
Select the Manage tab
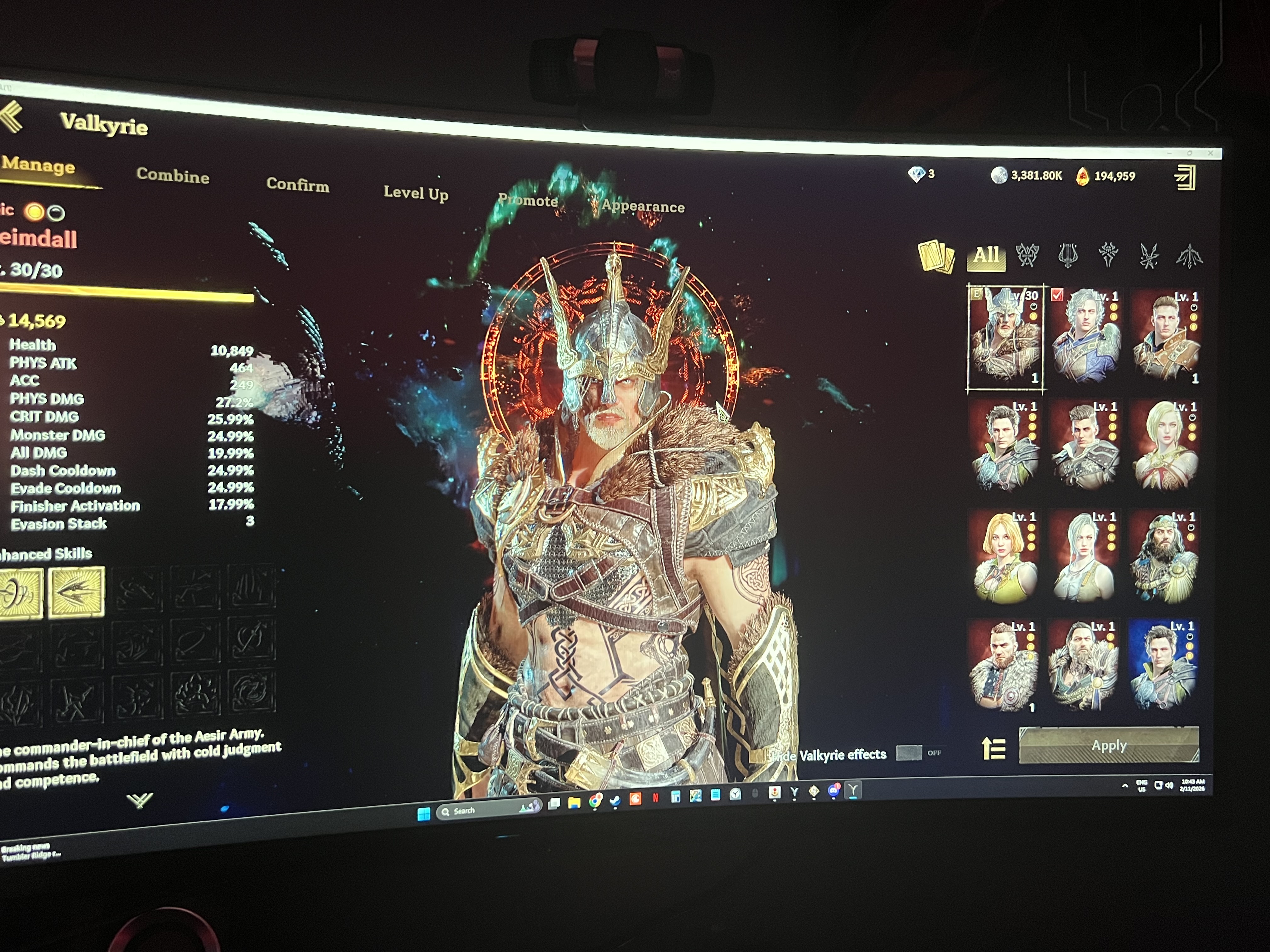coord(38,166)
